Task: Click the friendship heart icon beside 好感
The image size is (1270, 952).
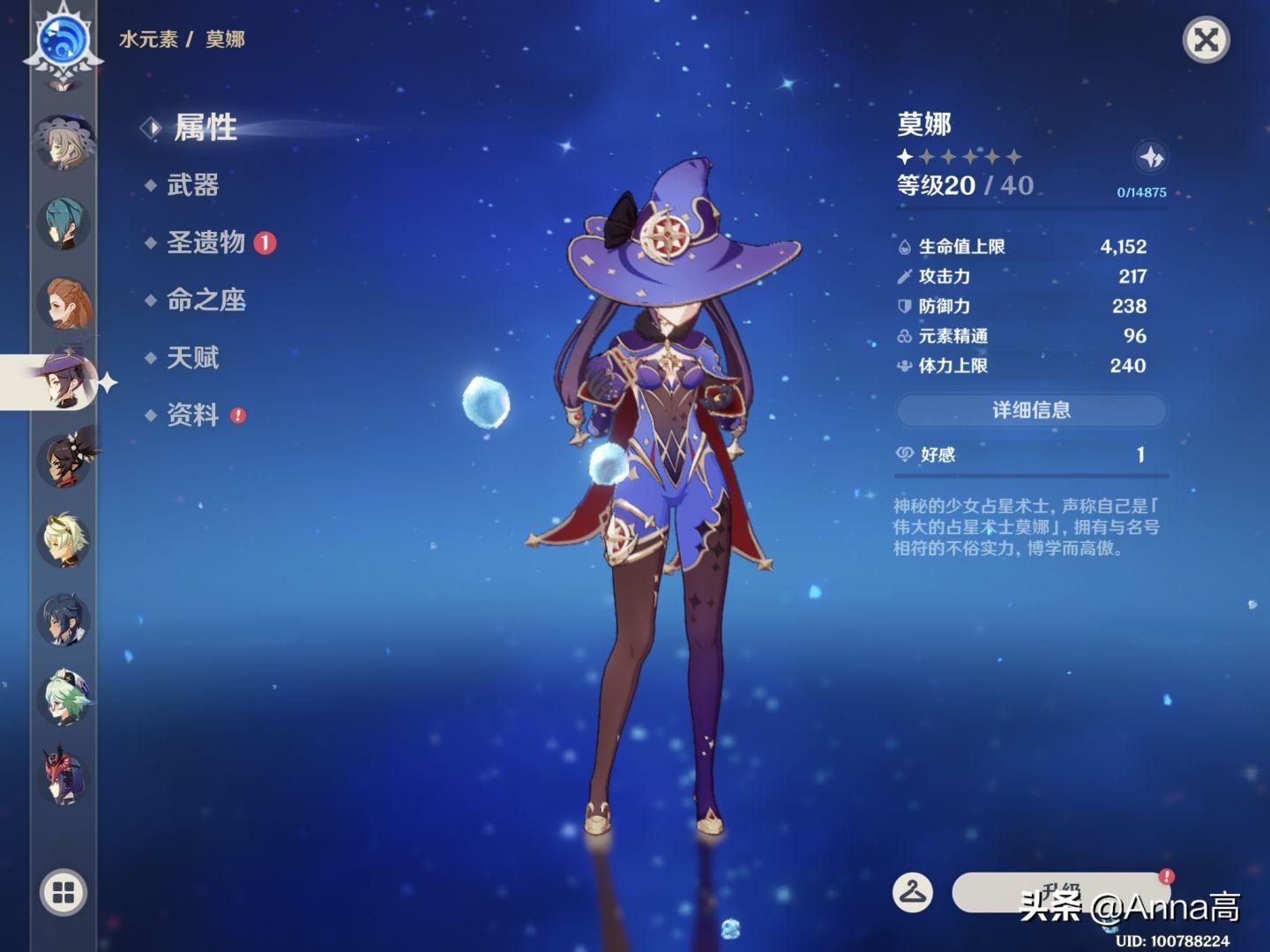Action: pos(903,455)
